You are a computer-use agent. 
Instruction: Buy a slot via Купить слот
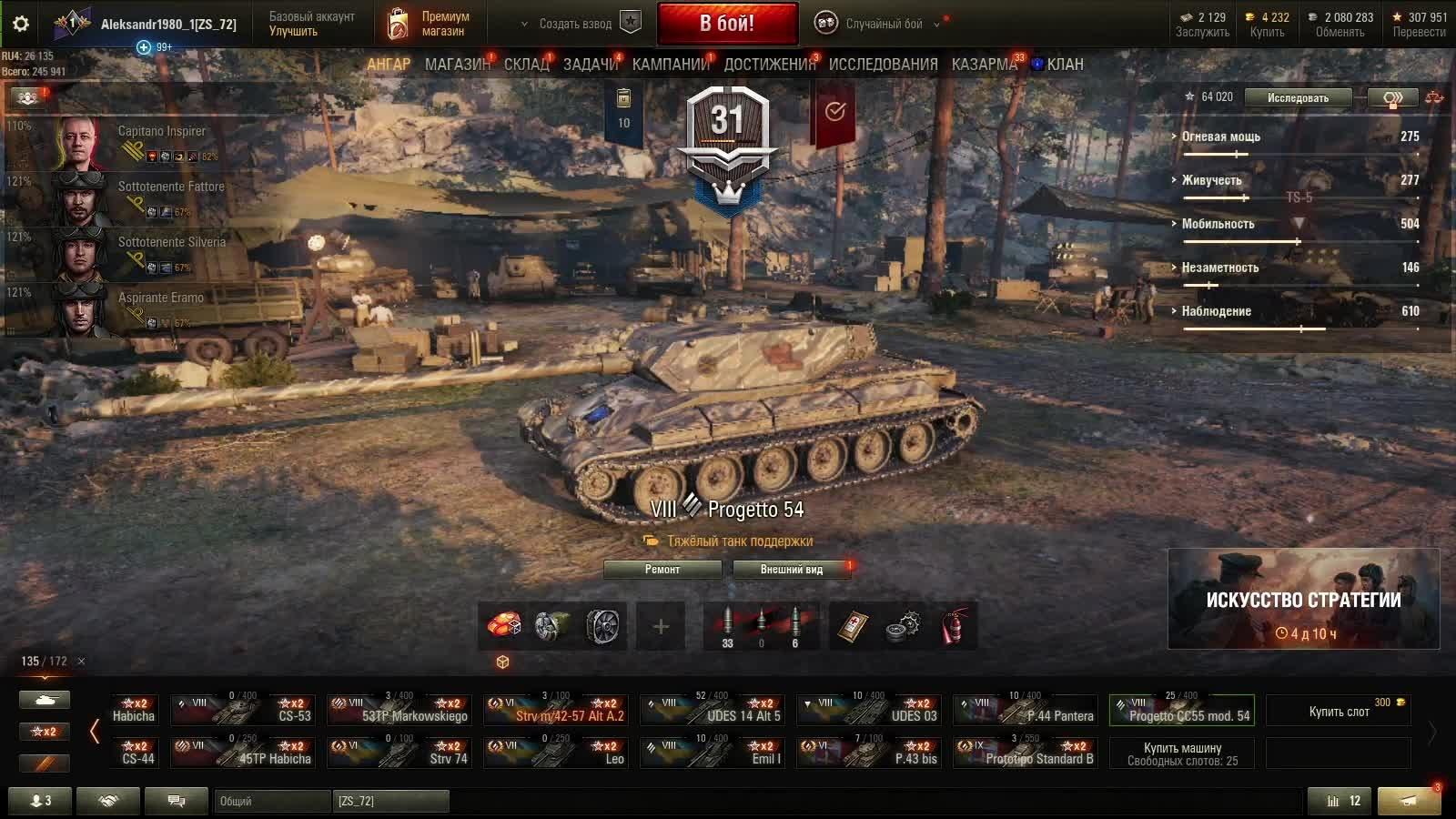click(1339, 711)
